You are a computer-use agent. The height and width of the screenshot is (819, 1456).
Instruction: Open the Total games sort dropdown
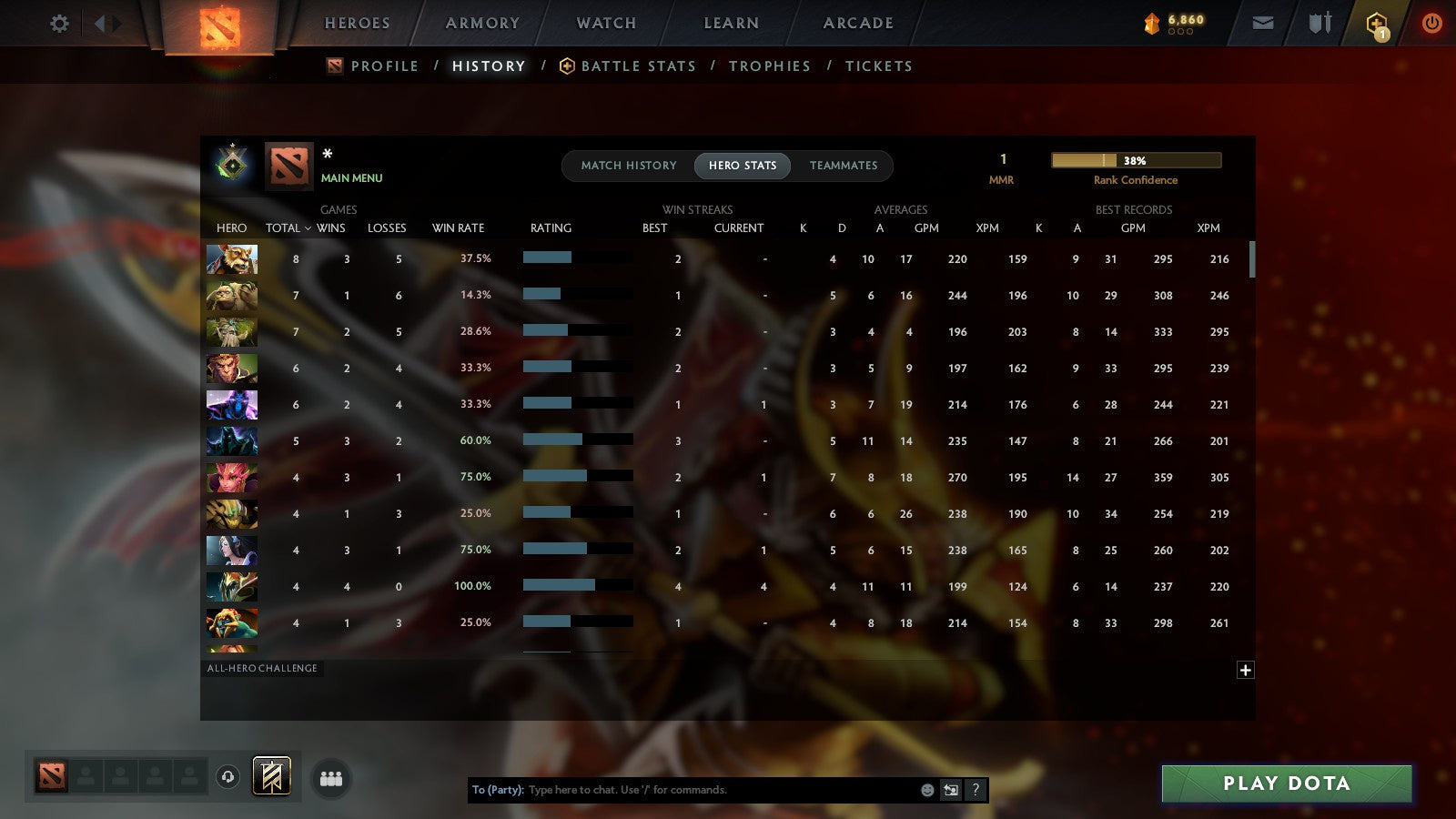pyautogui.click(x=287, y=228)
